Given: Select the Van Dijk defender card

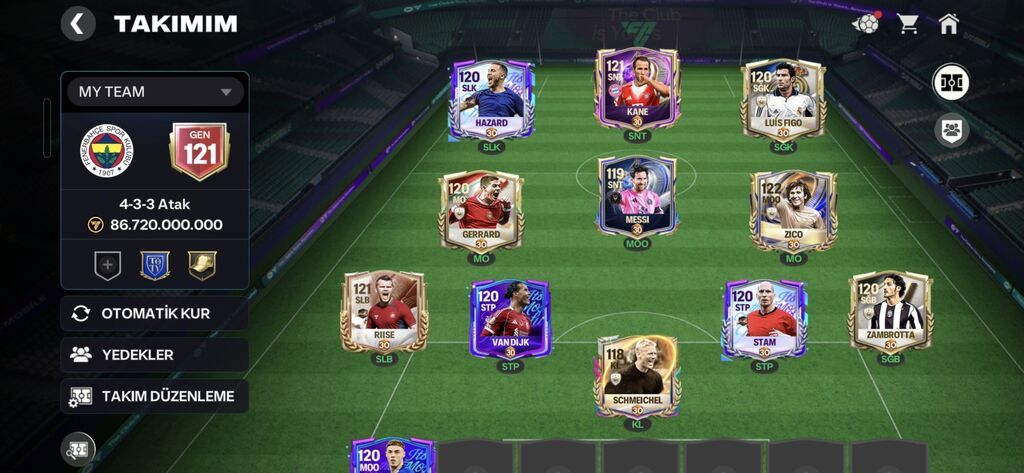Looking at the screenshot, I should pos(510,320).
